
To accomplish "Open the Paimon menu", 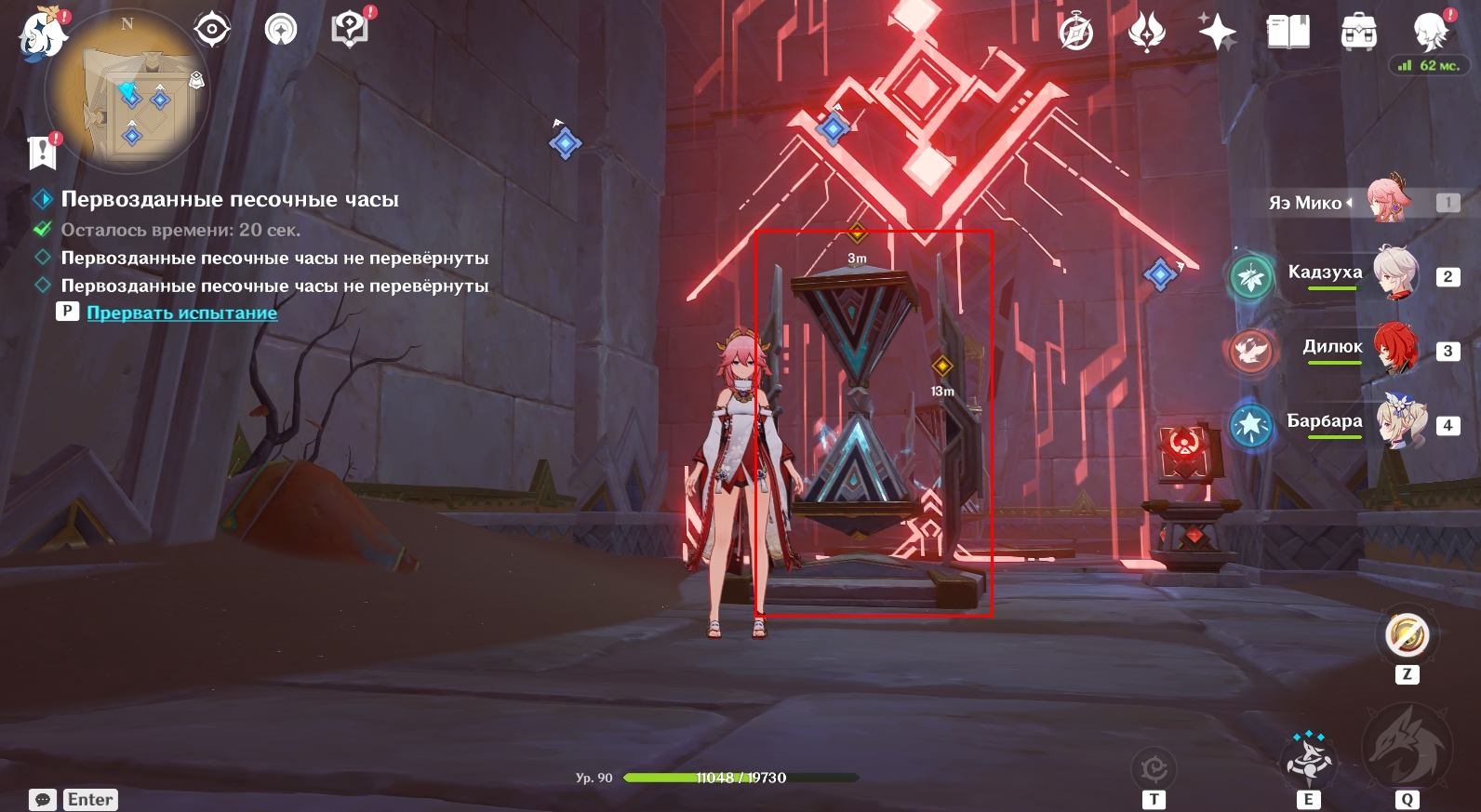I will [43, 35].
